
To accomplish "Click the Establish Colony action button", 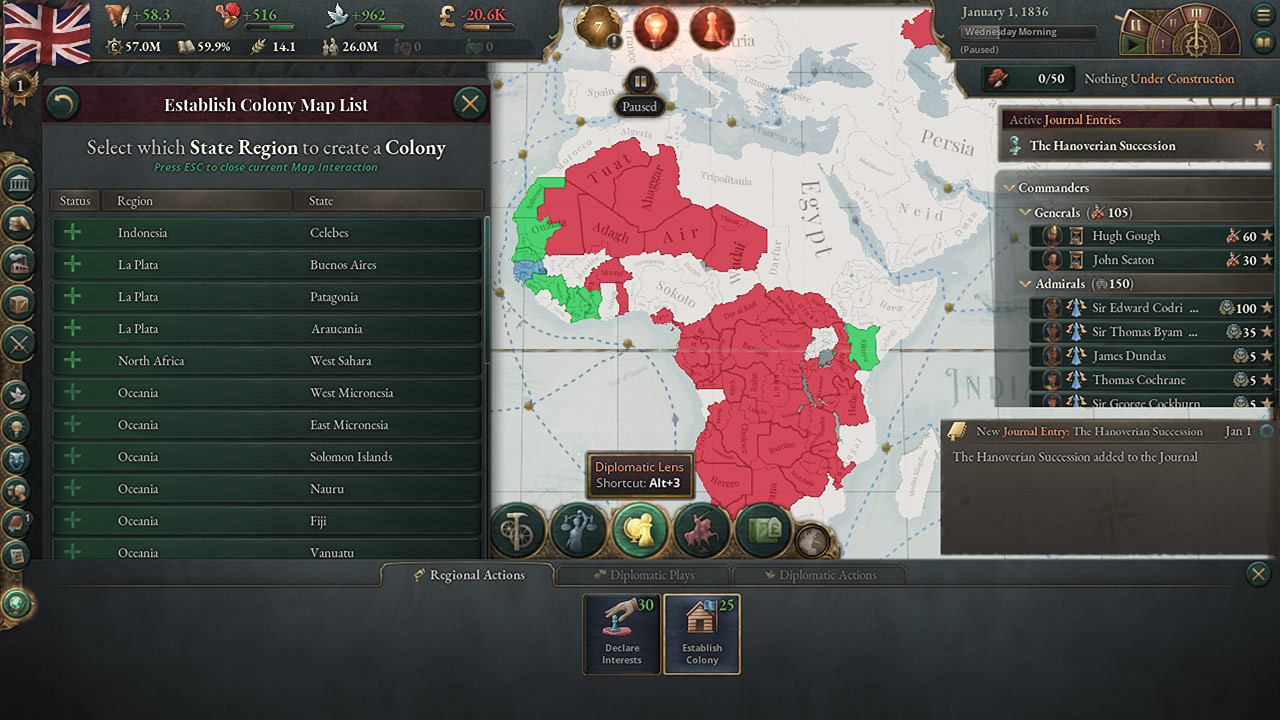I will [x=701, y=634].
